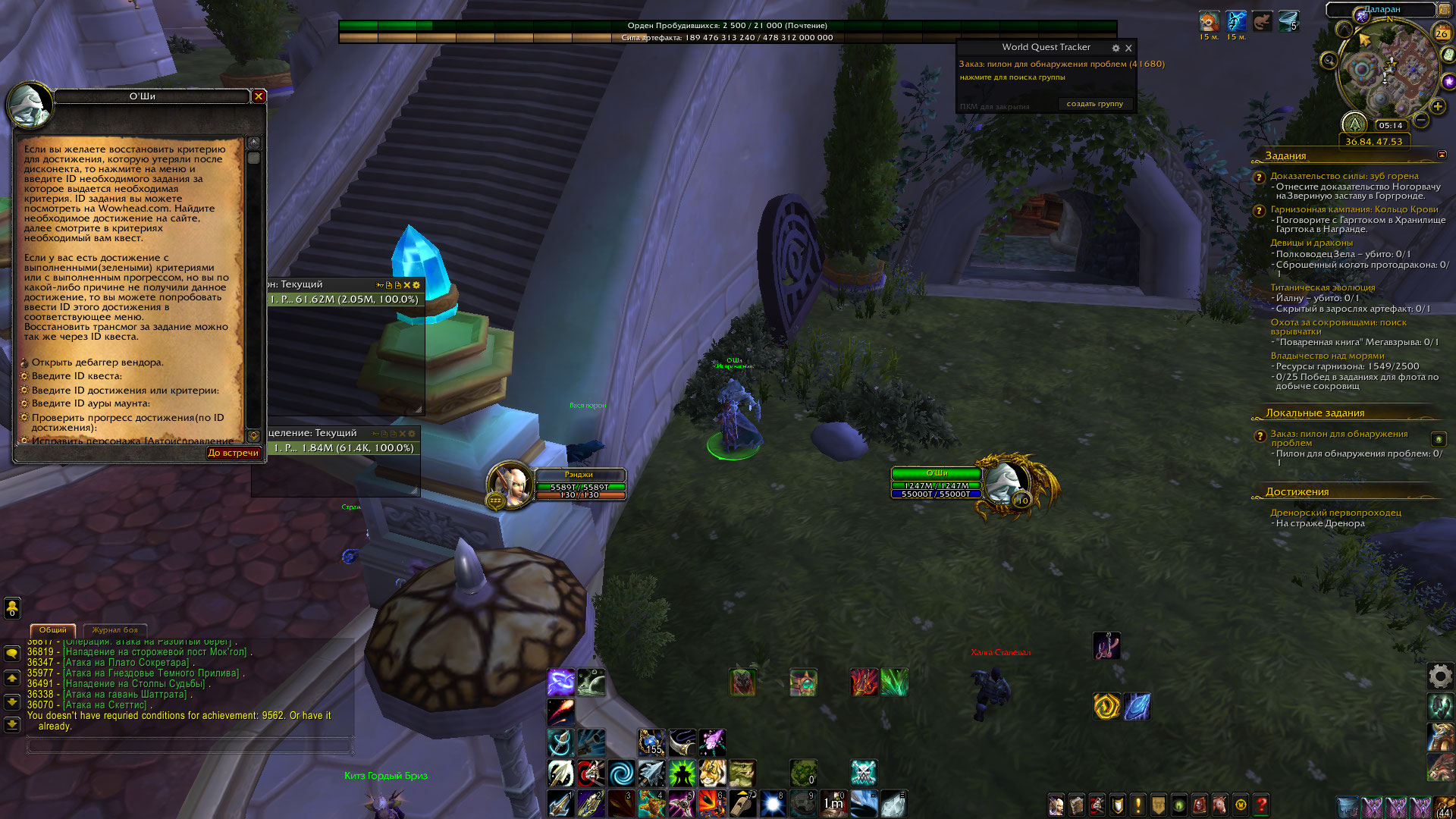Open quest 'Доказательство силы: зуб горена'

point(1344,176)
